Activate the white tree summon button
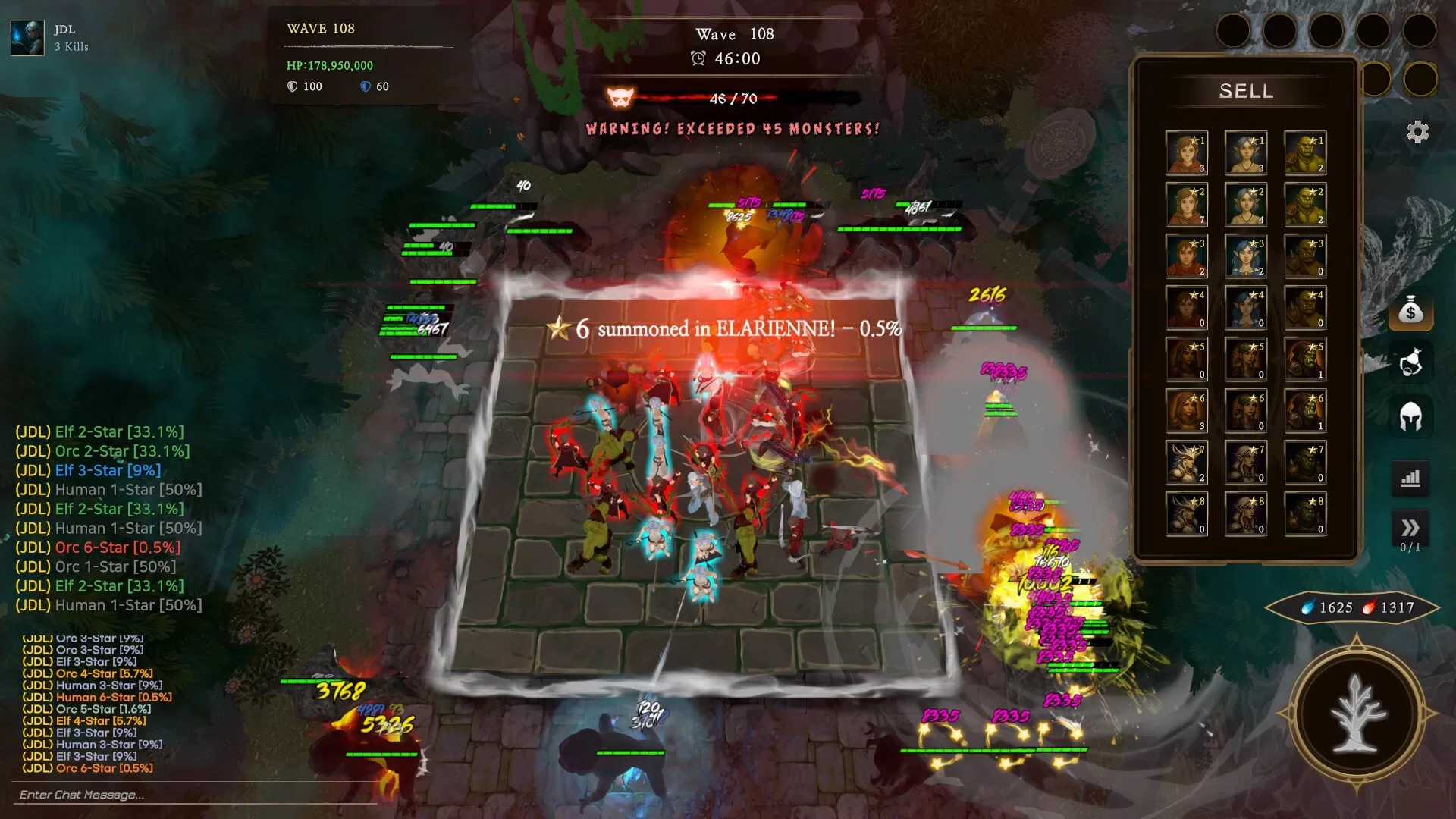Viewport: 1456px width, 819px height. pyautogui.click(x=1357, y=714)
